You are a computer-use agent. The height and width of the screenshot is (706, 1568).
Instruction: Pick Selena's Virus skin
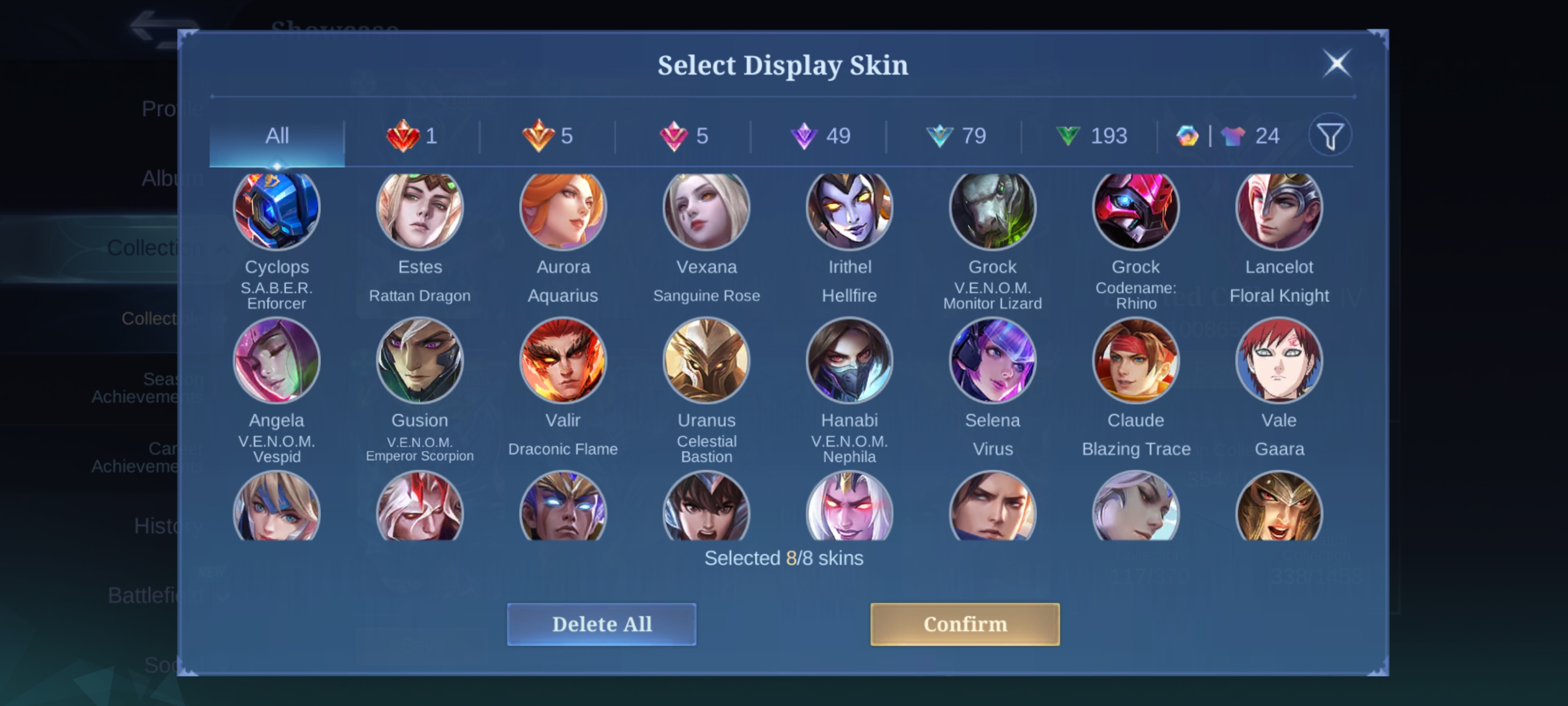[x=992, y=361]
